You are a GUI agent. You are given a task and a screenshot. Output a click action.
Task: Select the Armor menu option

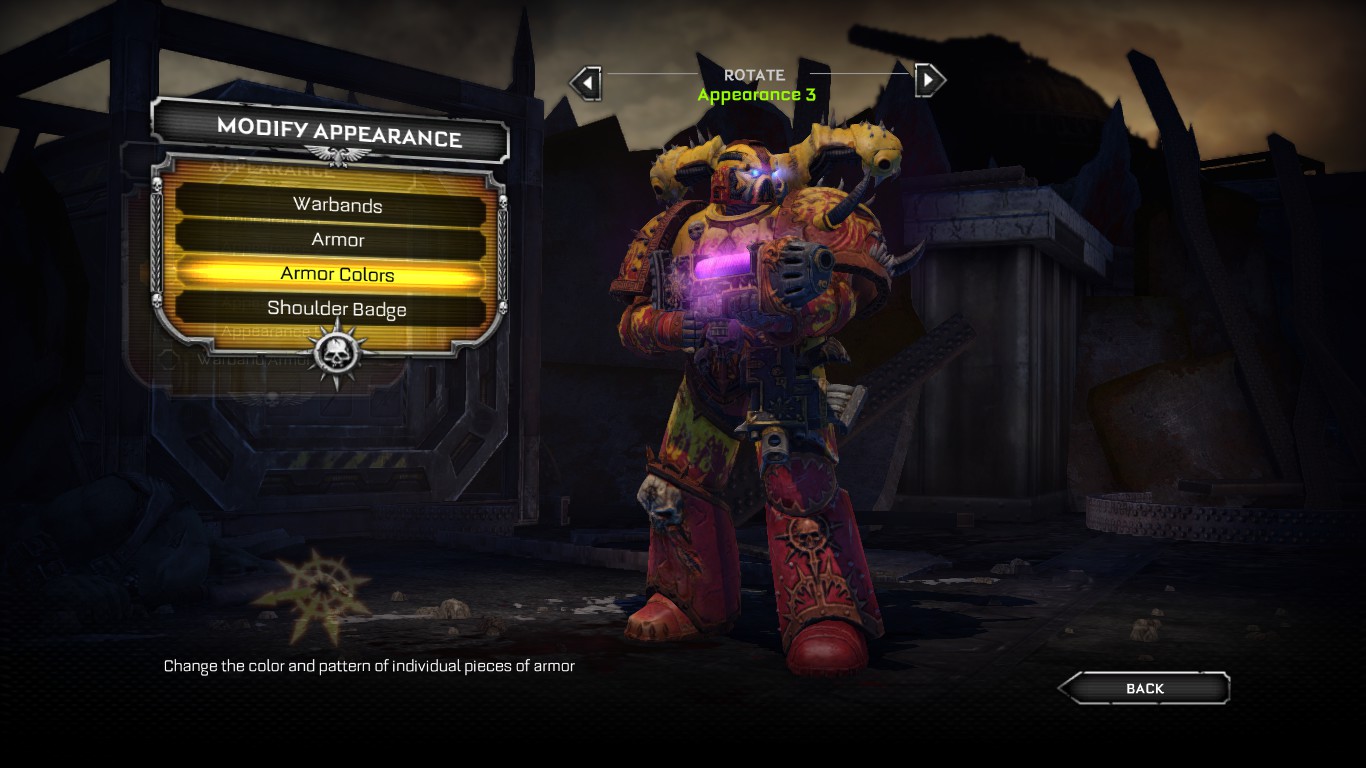point(337,240)
